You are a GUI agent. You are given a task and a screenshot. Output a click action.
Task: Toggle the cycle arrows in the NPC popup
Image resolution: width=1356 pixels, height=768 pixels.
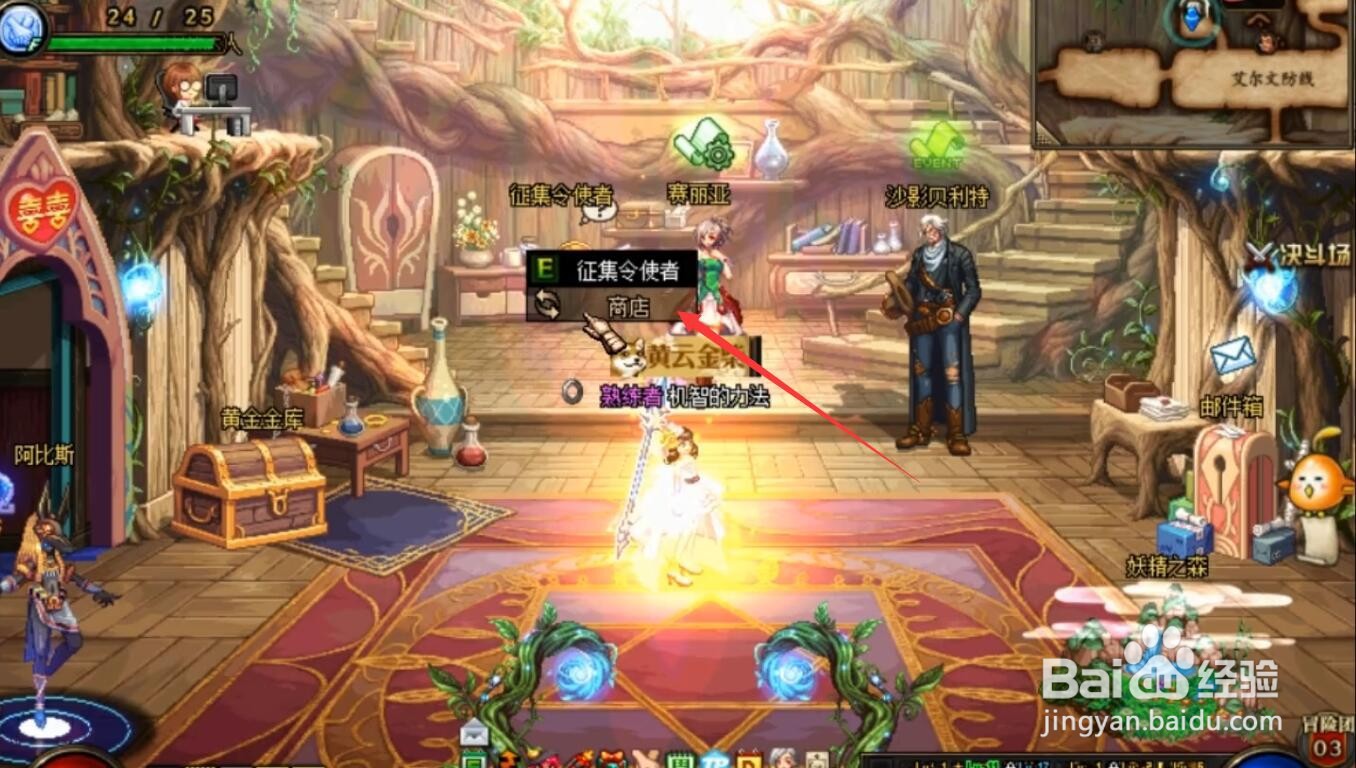pyautogui.click(x=545, y=305)
